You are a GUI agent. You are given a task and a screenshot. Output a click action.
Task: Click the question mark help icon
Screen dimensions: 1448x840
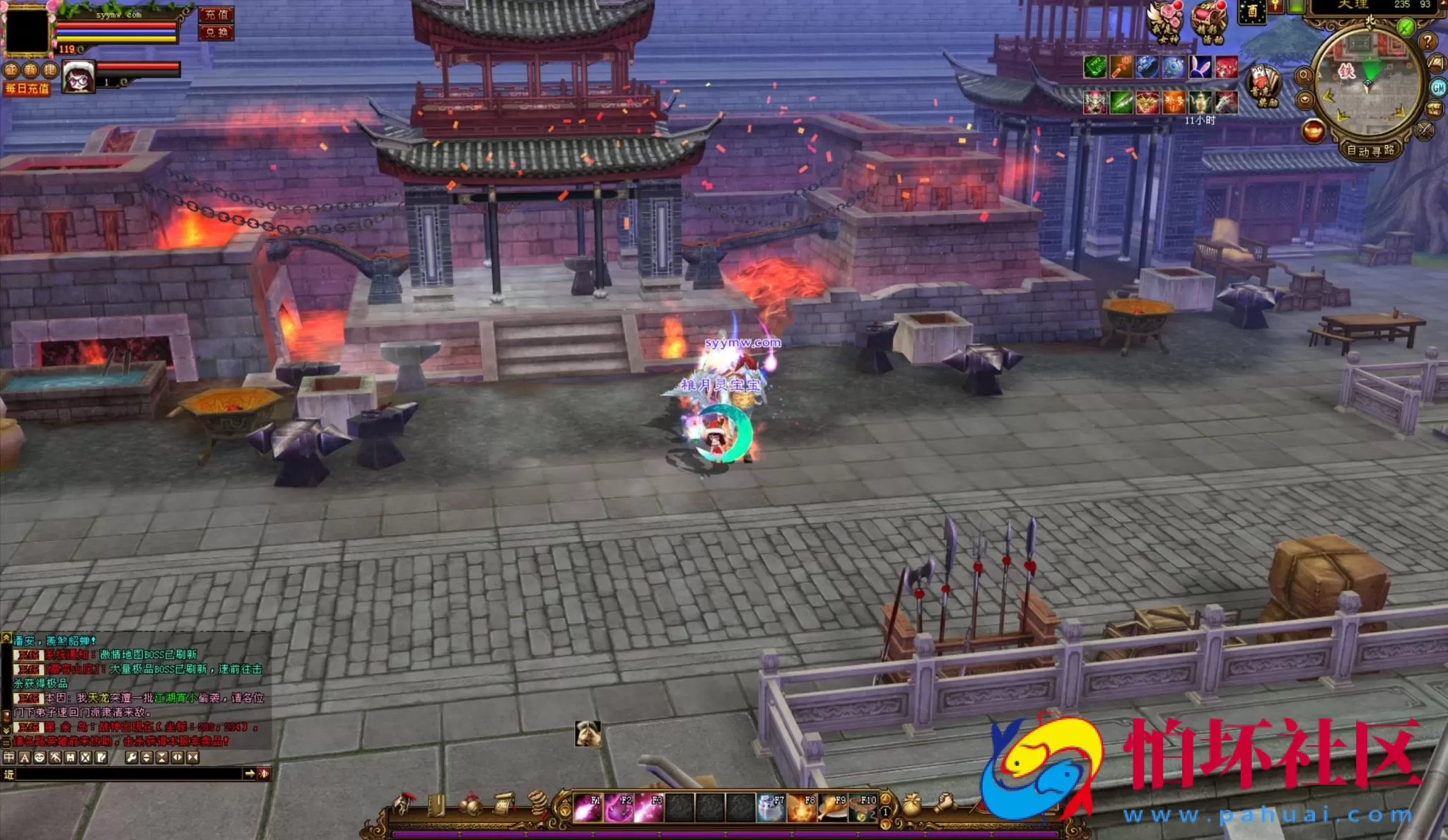1427,42
